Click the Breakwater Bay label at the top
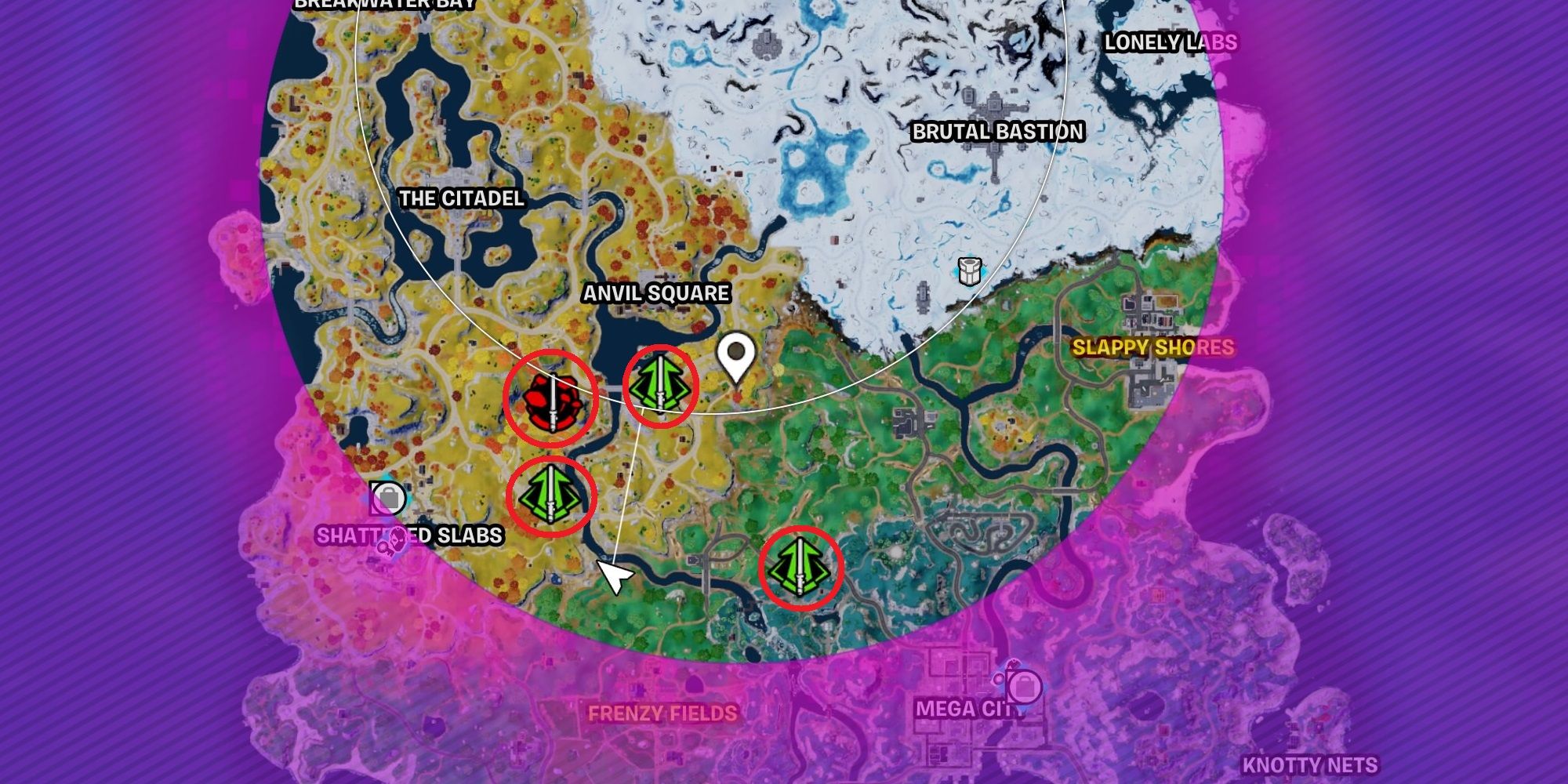The image size is (1568, 784). tap(384, 4)
